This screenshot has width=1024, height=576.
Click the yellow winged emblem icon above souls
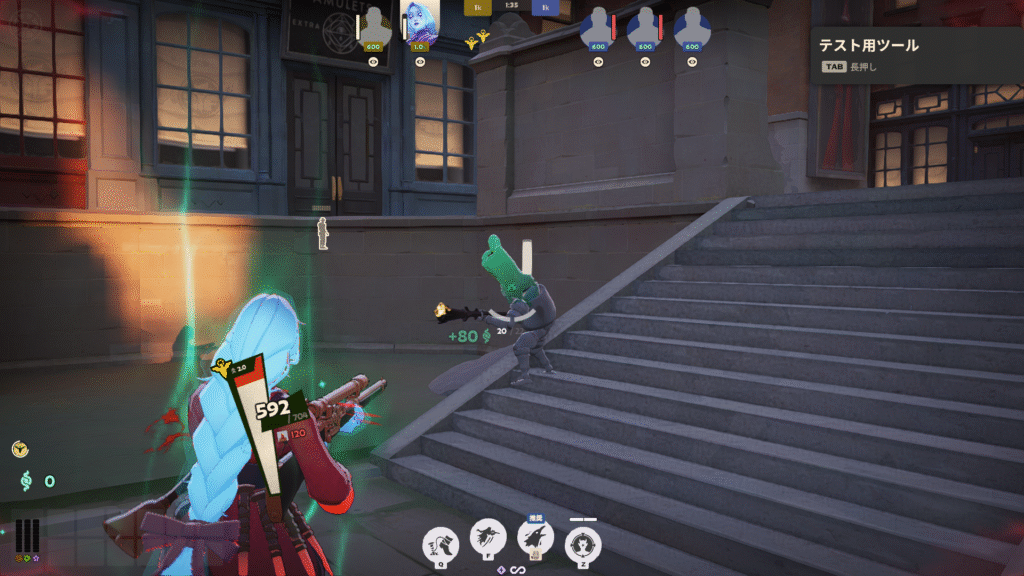(x=20, y=450)
